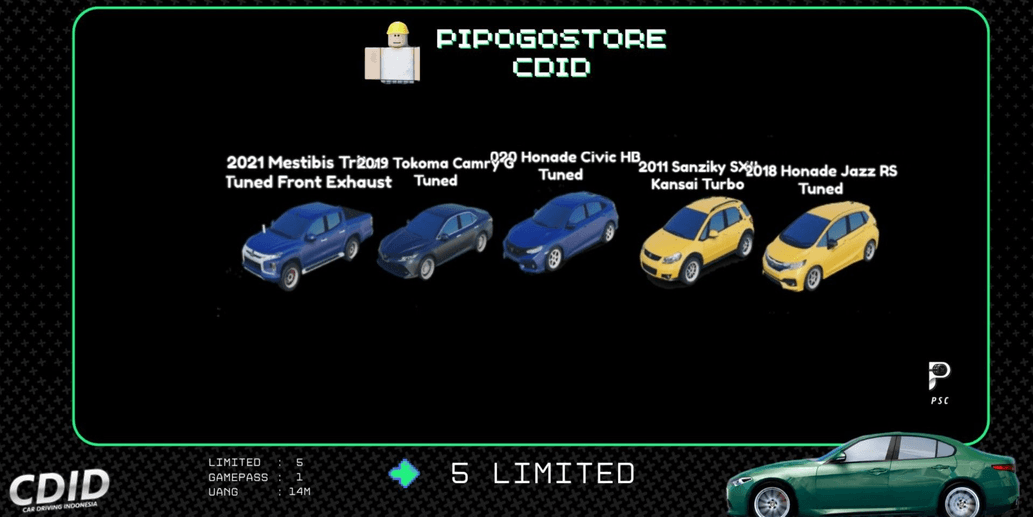Image resolution: width=1033 pixels, height=517 pixels.
Task: Click the green plus icon beside 5 Limited
Action: pyautogui.click(x=404, y=473)
